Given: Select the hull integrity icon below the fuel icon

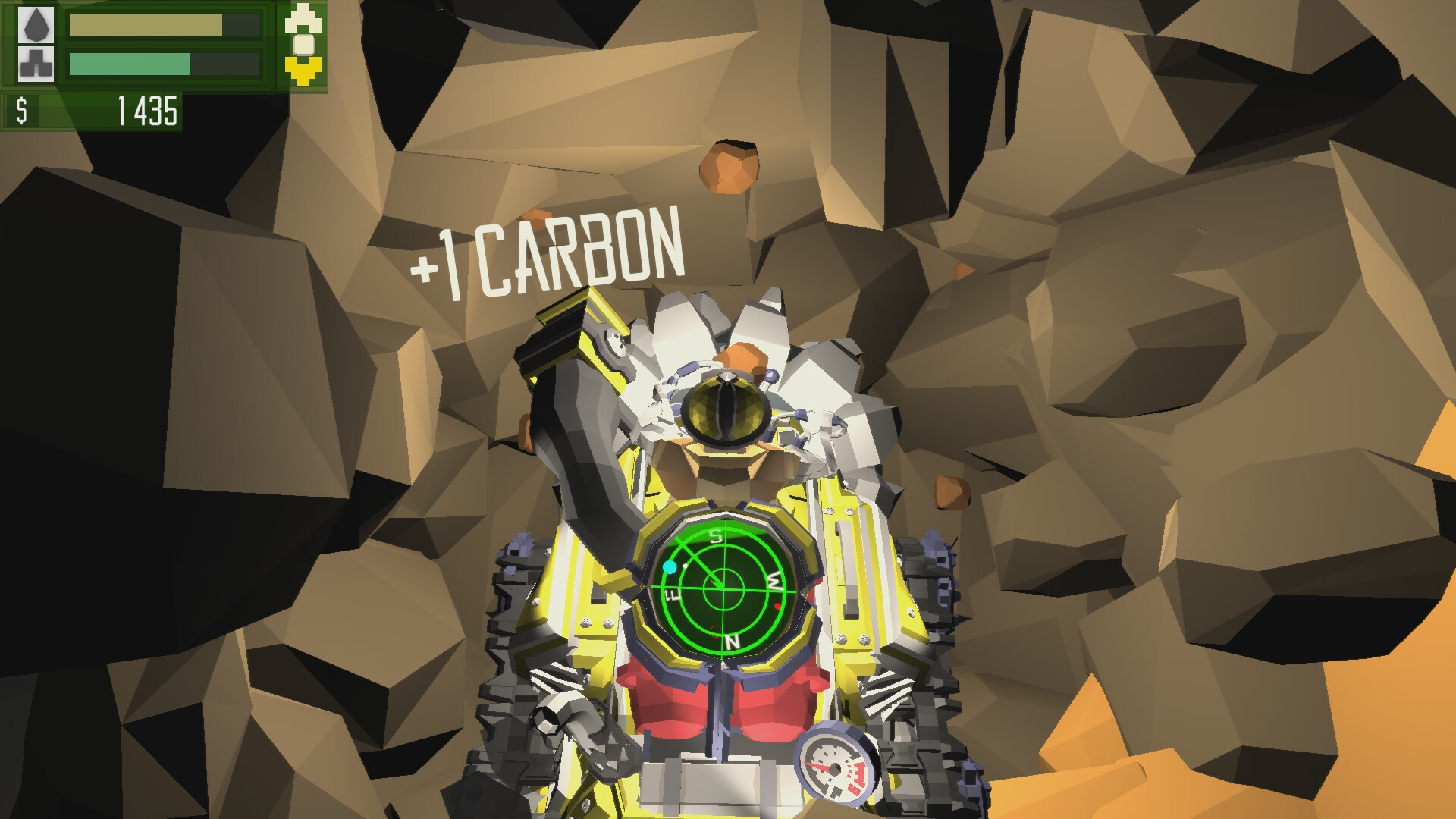Looking at the screenshot, I should tap(34, 64).
